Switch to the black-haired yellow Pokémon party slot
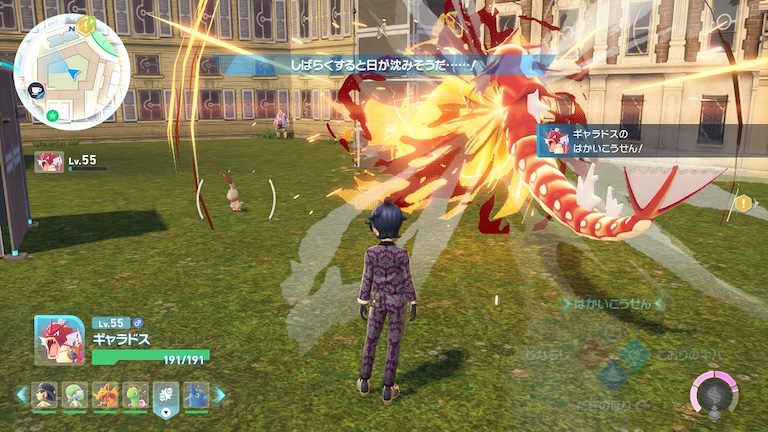This screenshot has height=432, width=768. pyautogui.click(x=45, y=395)
